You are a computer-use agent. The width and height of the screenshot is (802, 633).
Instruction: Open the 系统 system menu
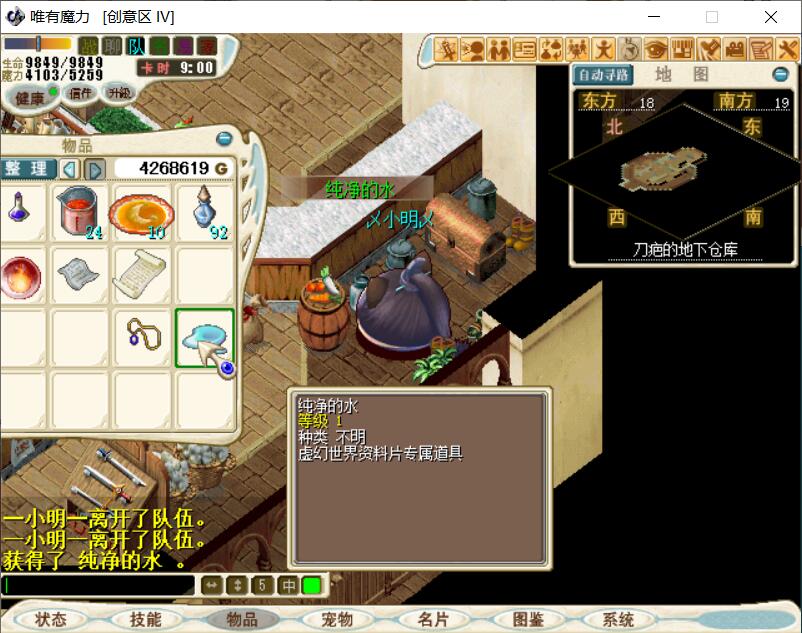pos(619,619)
